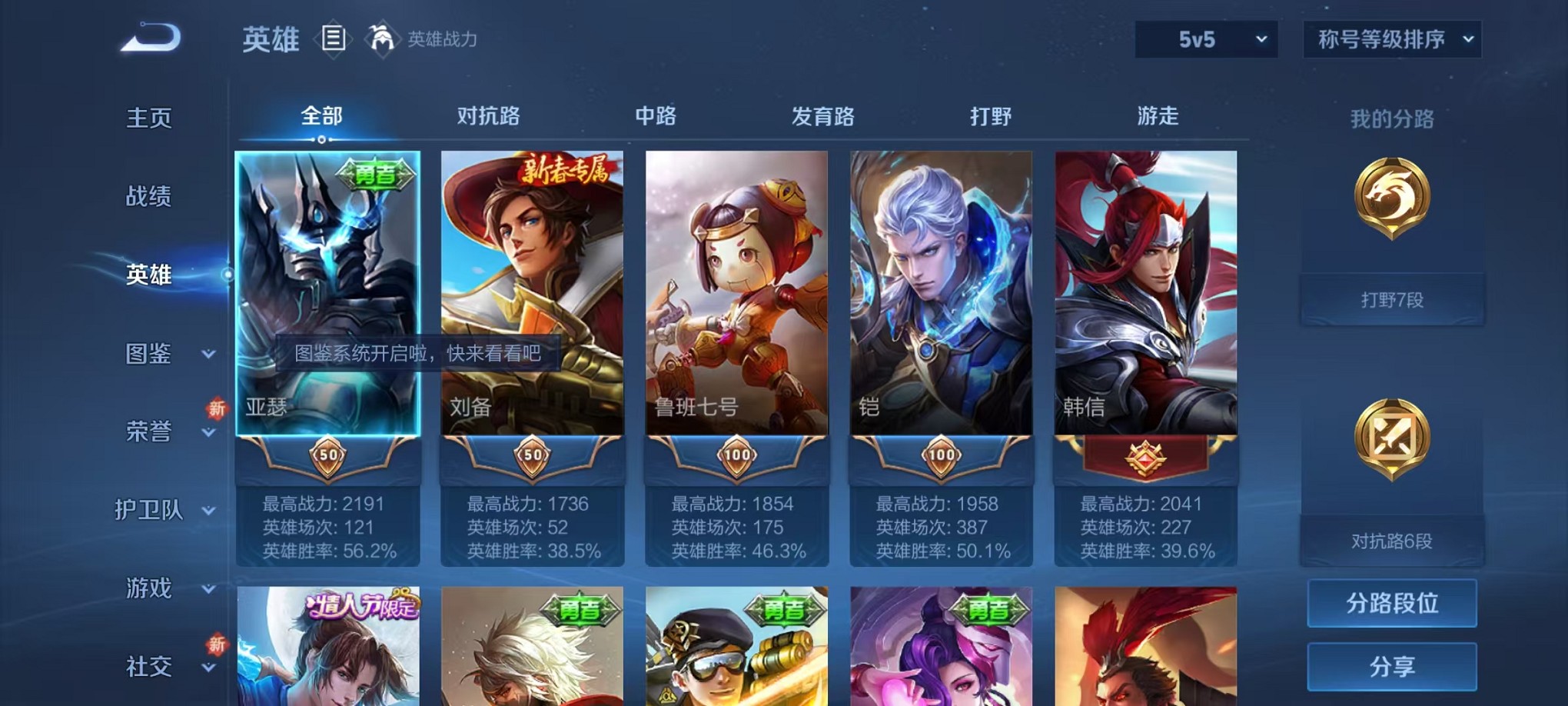The image size is (1568, 706).
Task: Open the 称号等级排序 sorting dropdown
Action: click(1392, 37)
